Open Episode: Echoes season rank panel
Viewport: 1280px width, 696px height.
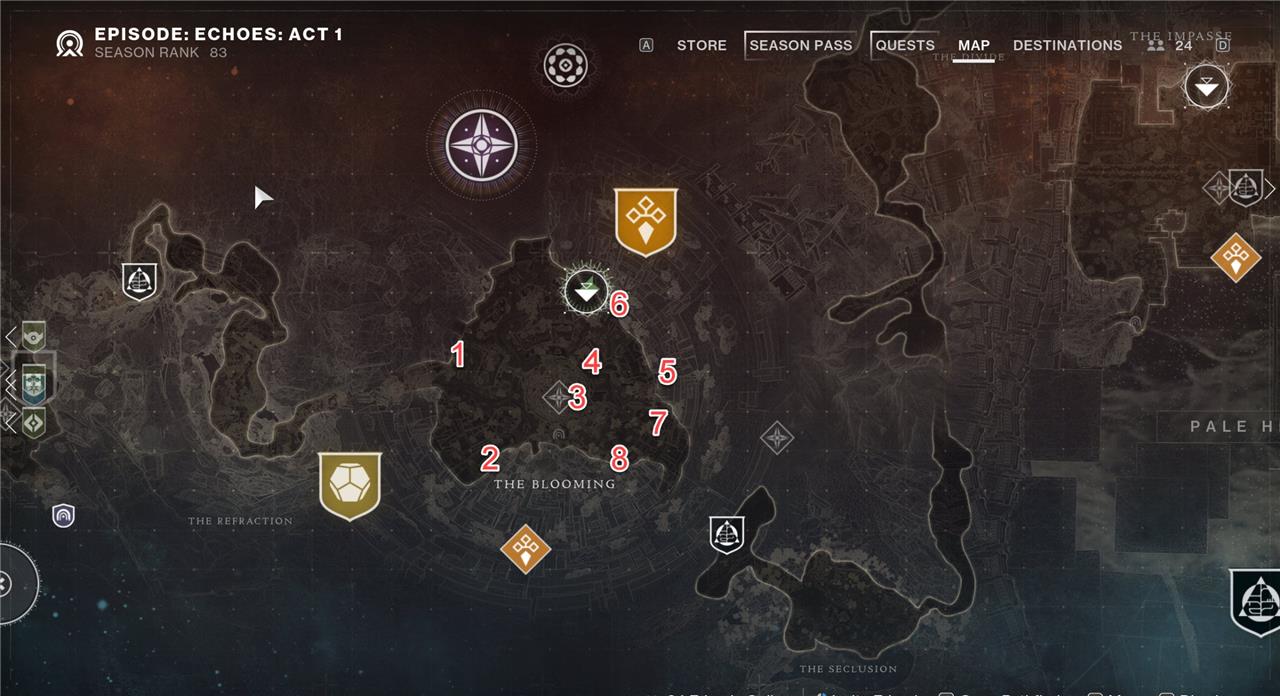tap(200, 42)
